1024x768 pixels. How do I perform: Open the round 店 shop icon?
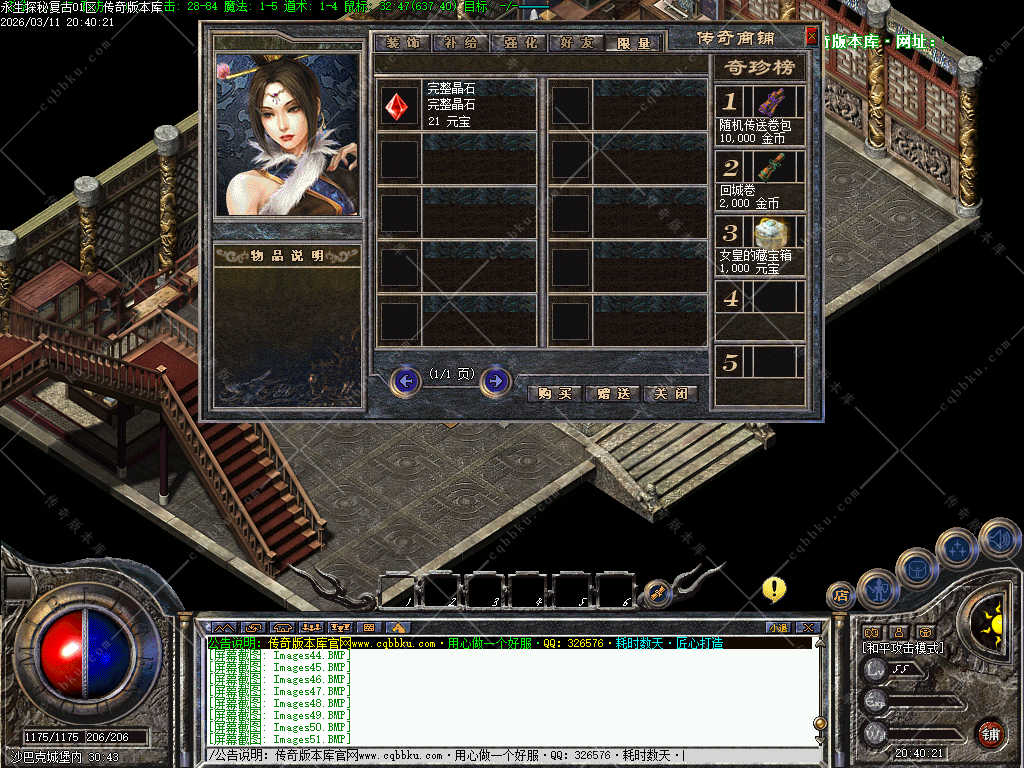pos(840,595)
